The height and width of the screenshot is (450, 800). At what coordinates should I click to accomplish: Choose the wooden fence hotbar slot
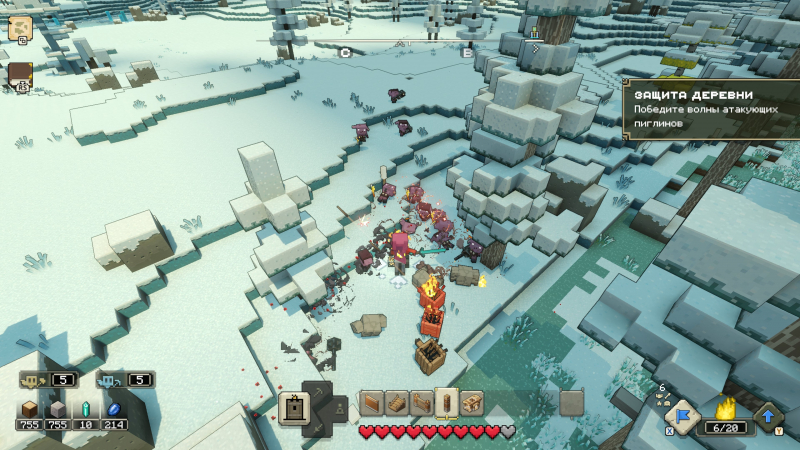coord(421,402)
